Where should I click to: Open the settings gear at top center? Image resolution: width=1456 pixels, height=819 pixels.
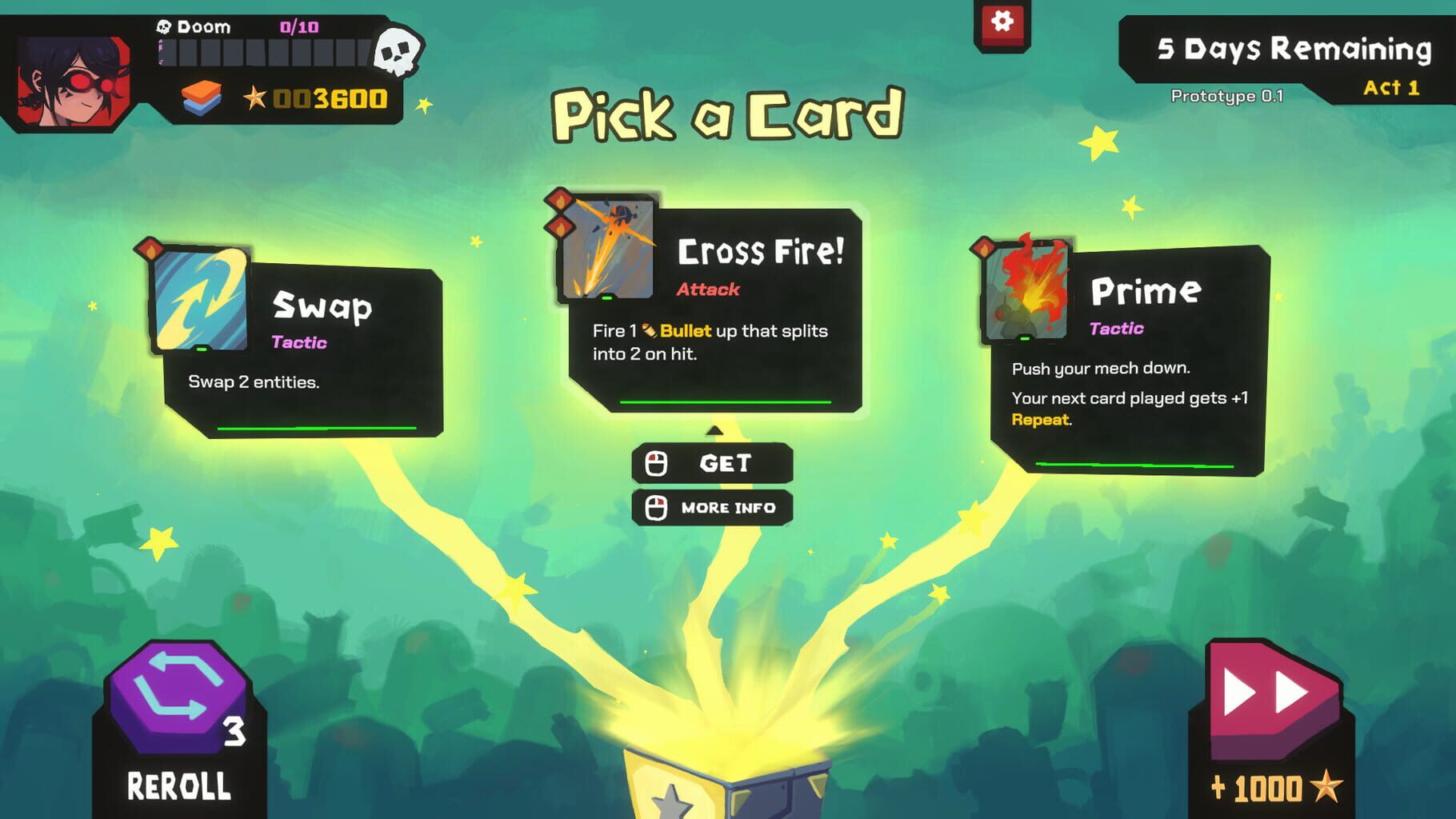pos(1001,22)
